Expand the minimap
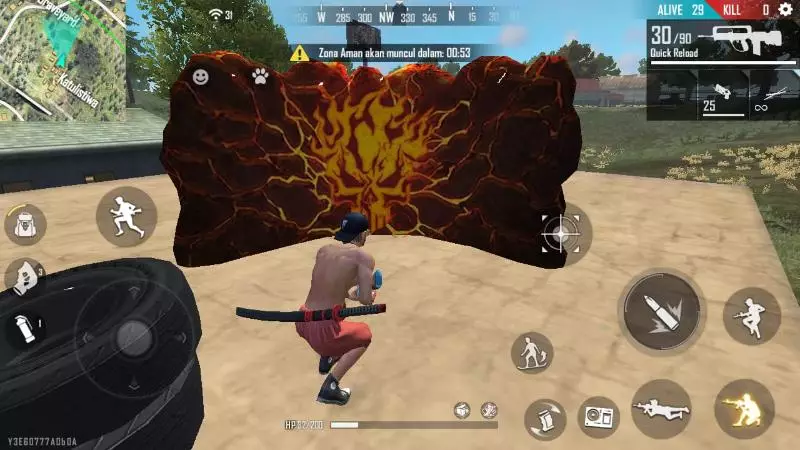 tap(63, 60)
